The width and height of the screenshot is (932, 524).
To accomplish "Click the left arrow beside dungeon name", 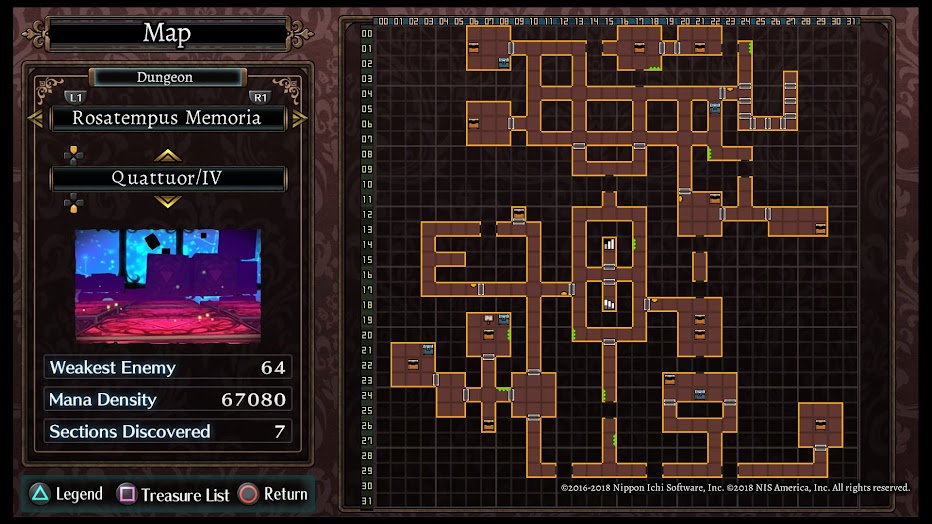I will pyautogui.click(x=35, y=118).
